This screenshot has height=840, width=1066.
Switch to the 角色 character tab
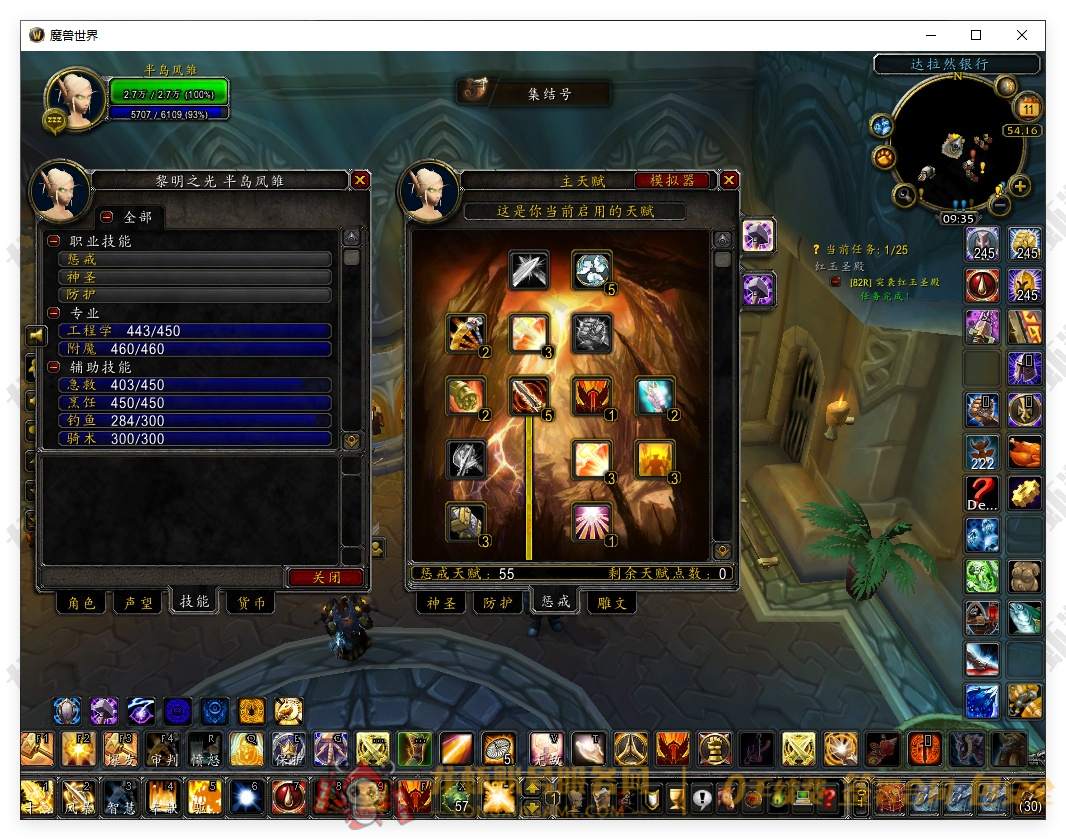pyautogui.click(x=82, y=602)
